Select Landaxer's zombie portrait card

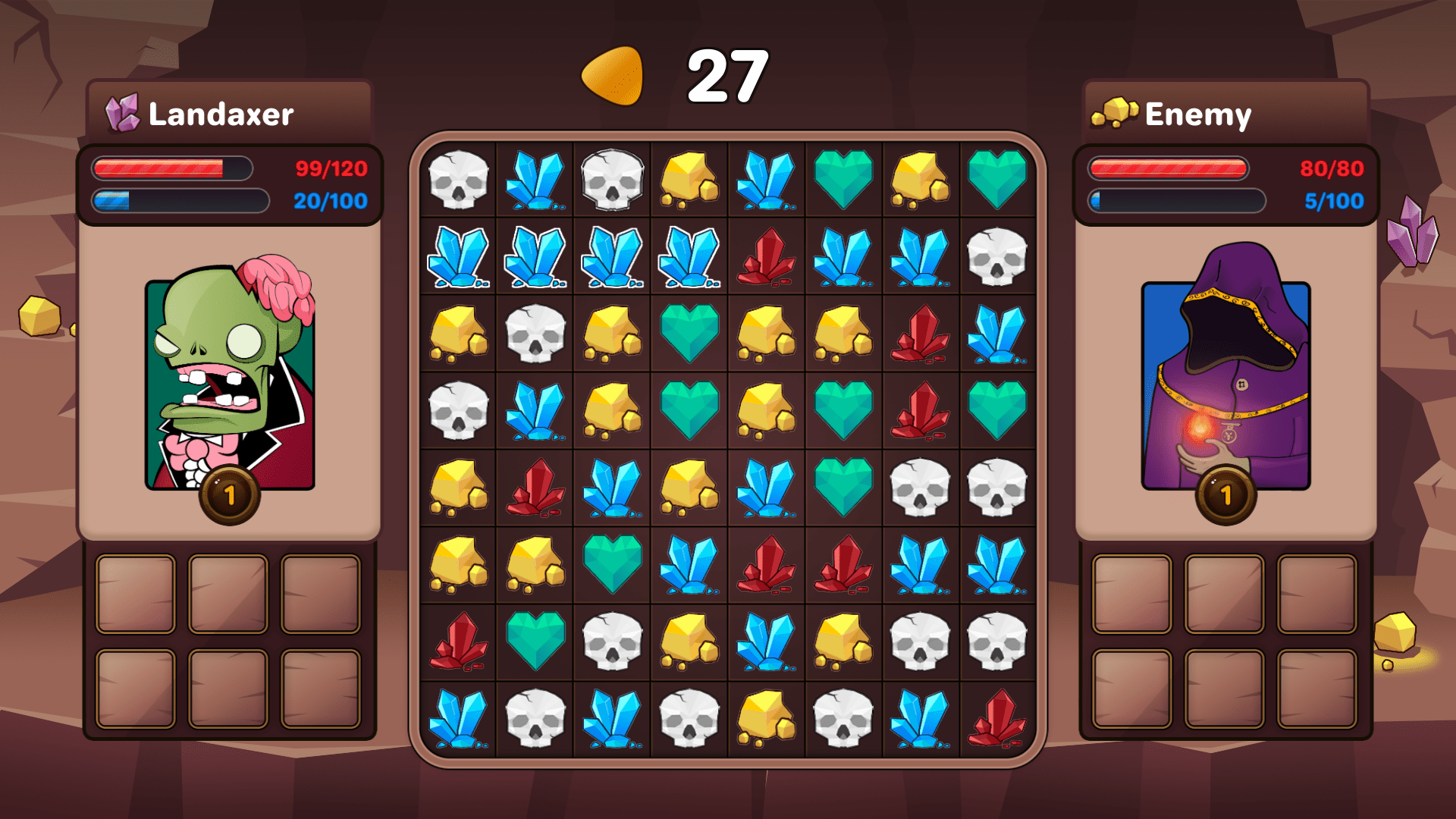[x=230, y=379]
